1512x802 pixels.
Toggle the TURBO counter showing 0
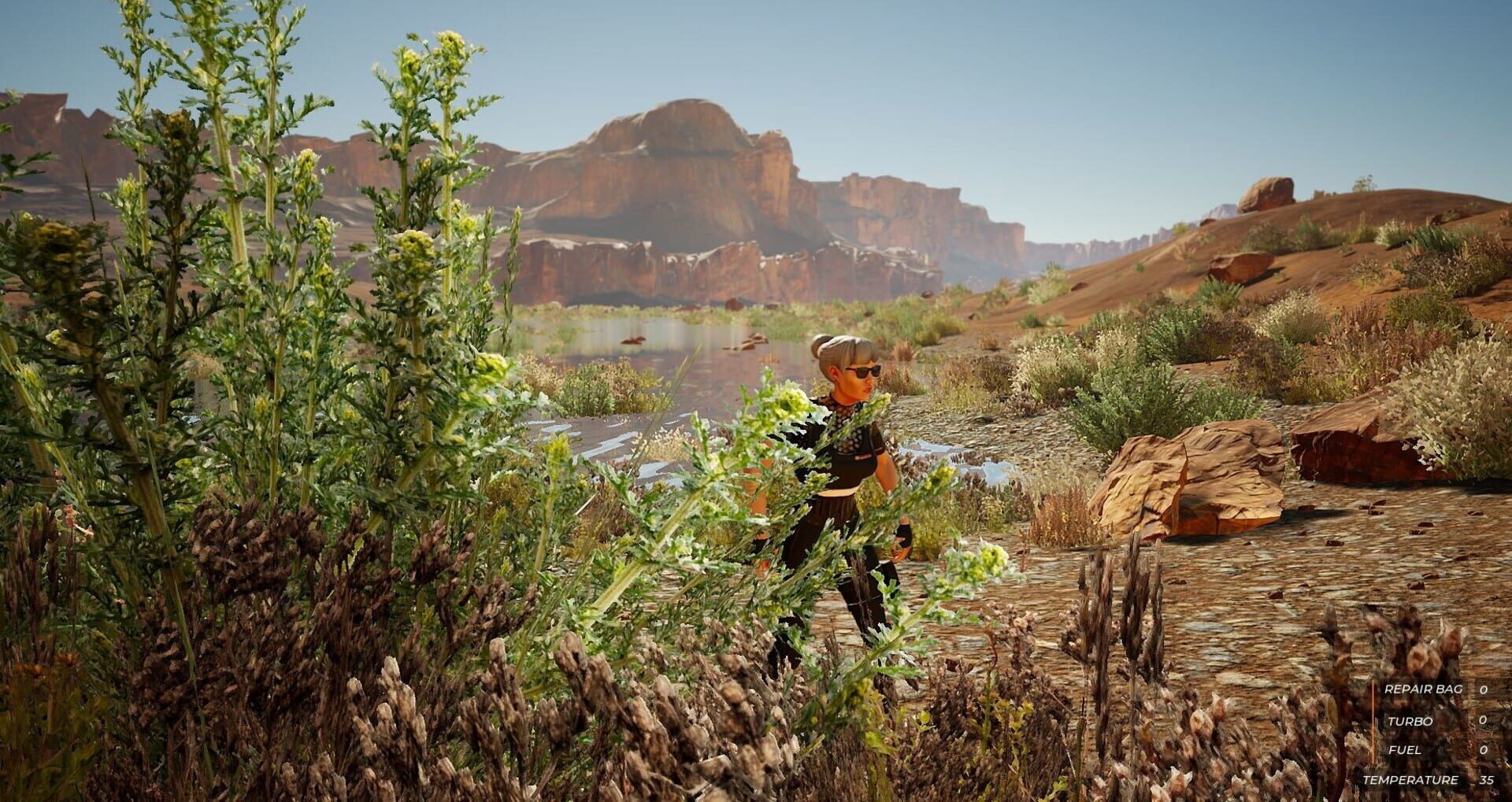point(1483,721)
